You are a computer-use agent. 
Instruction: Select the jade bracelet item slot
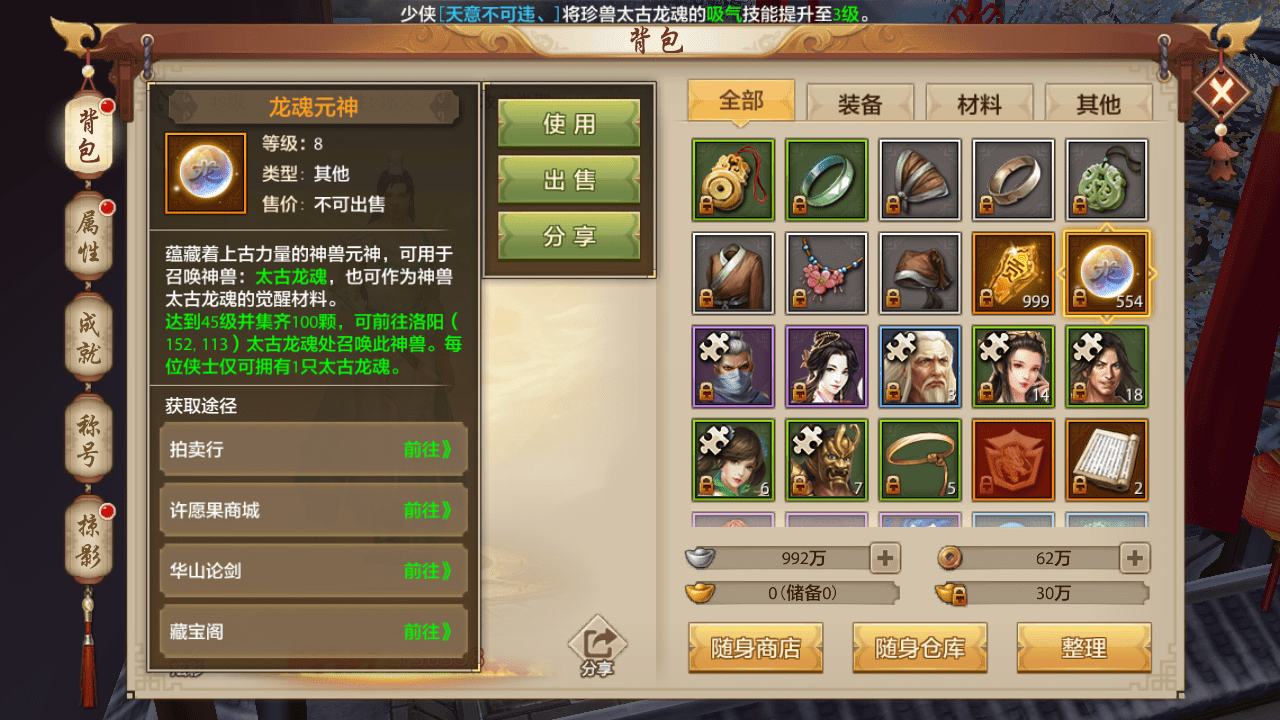826,180
